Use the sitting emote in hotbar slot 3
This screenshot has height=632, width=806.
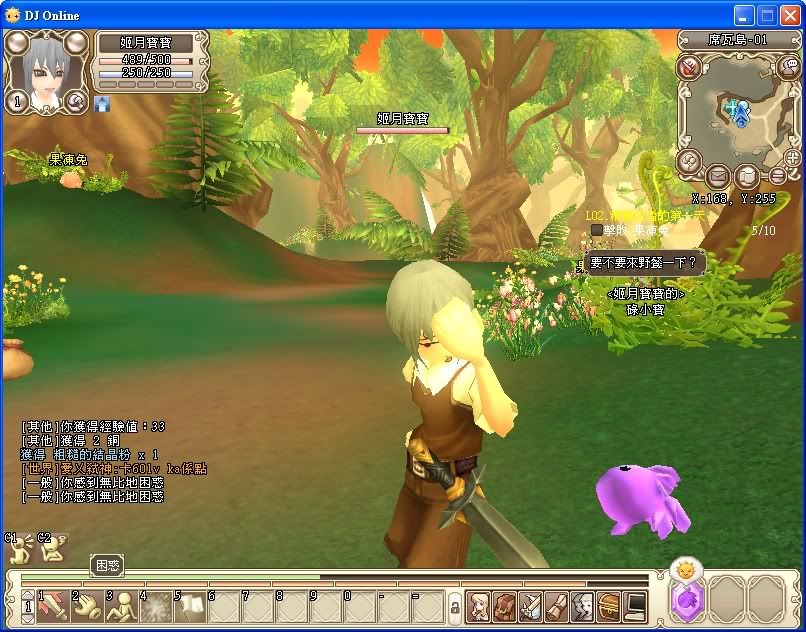click(123, 606)
